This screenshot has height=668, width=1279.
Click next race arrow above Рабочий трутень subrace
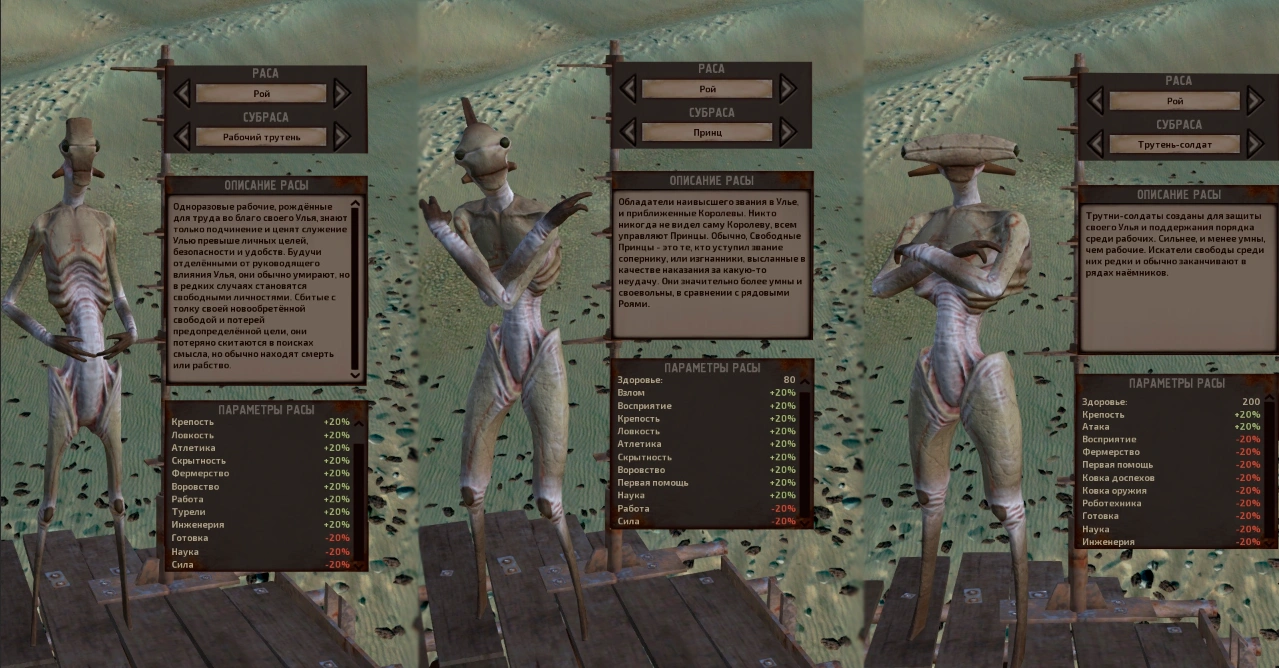point(341,93)
